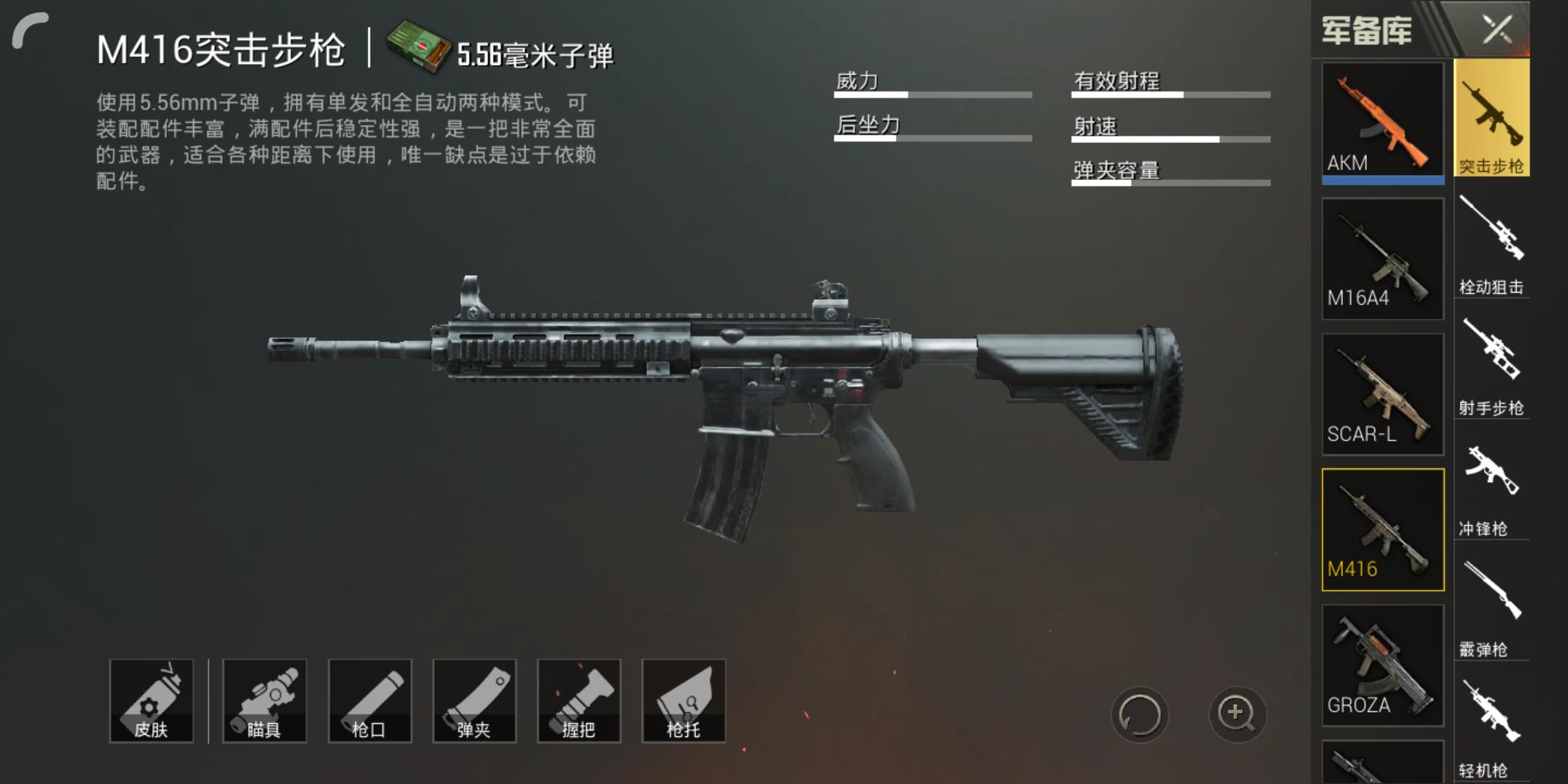Screen dimensions: 1568x784
Task: Show the 轻机枪 light machine gun category
Action: pyautogui.click(x=1491, y=728)
